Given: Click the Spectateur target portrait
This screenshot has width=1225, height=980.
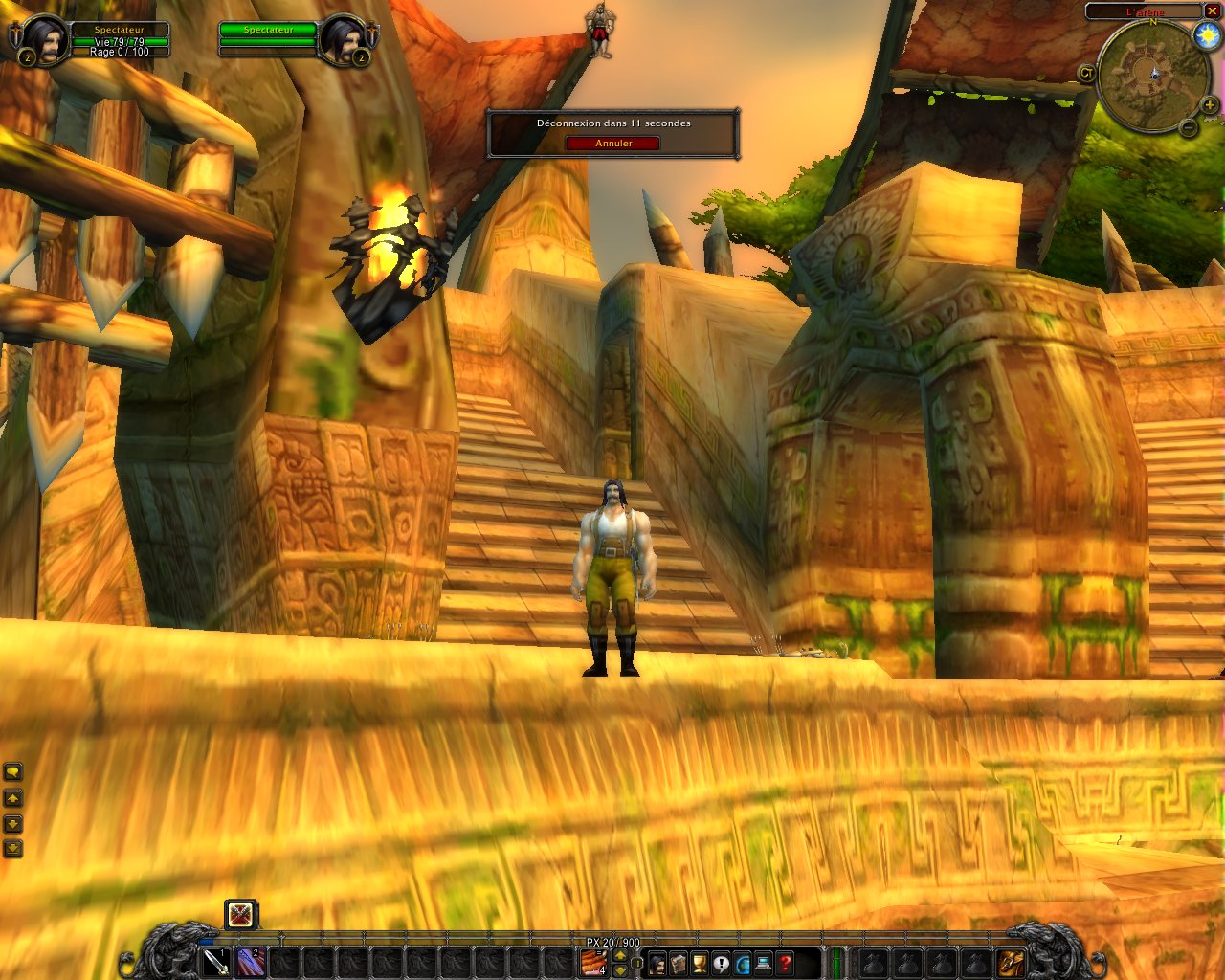Looking at the screenshot, I should [342, 40].
